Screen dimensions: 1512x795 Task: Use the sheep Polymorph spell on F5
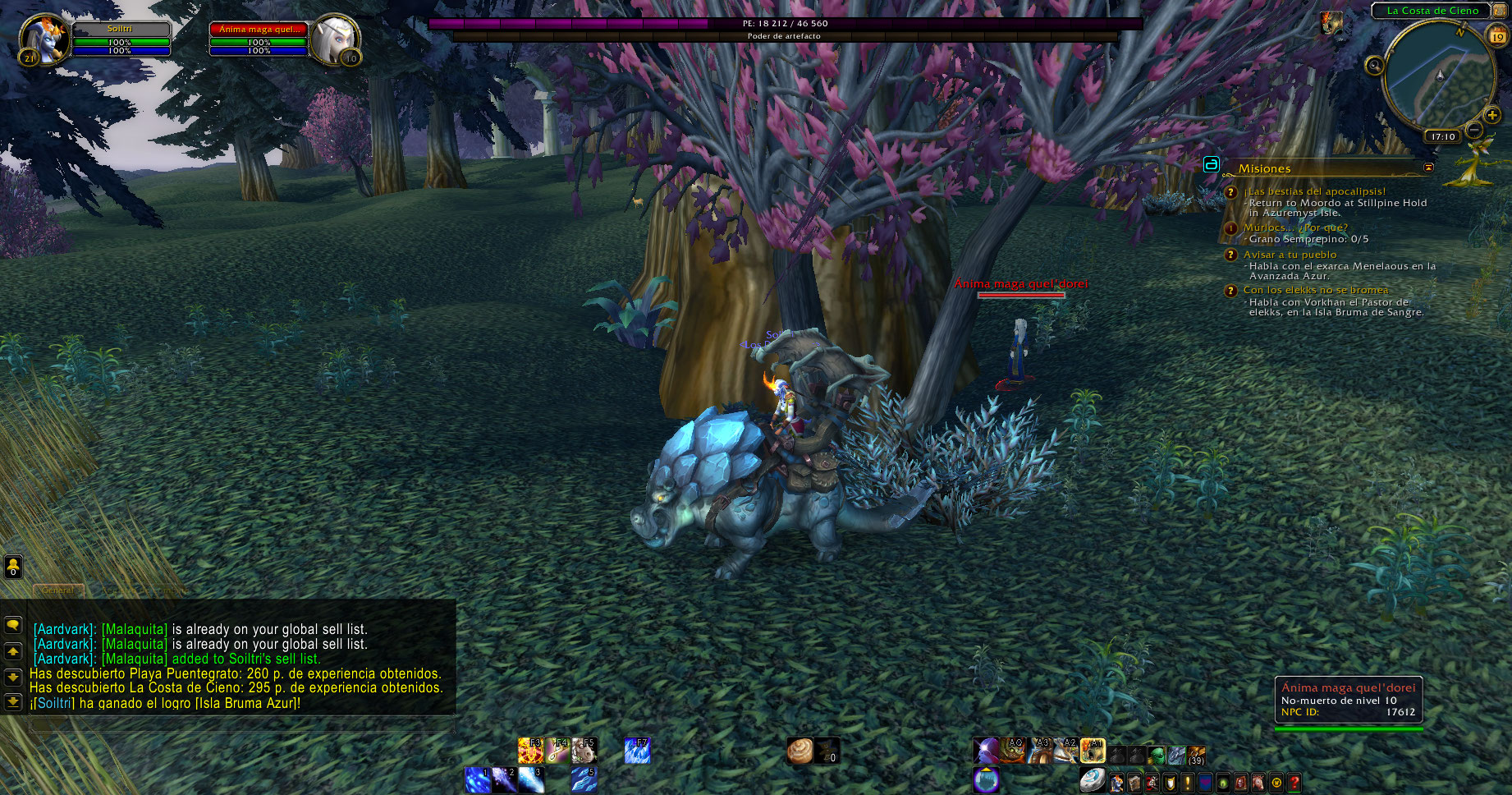(x=584, y=751)
